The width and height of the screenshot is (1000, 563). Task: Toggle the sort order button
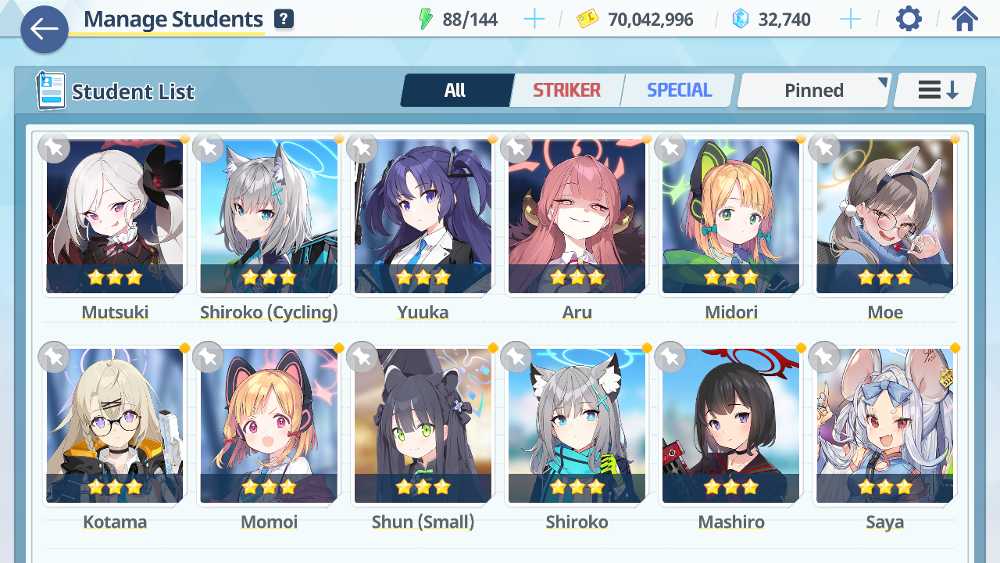(937, 90)
